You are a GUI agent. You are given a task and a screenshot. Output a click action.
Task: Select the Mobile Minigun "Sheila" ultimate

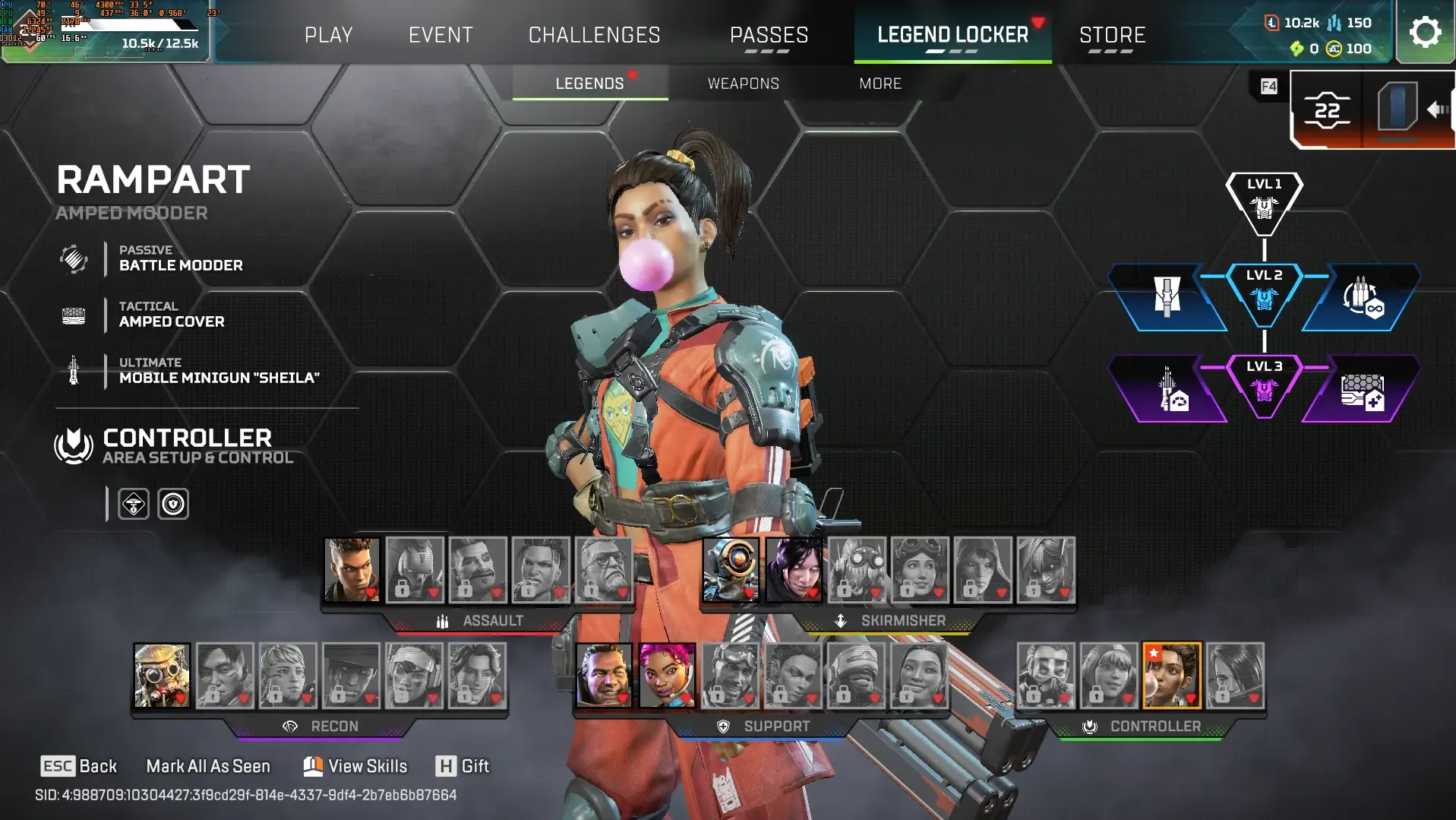click(219, 371)
